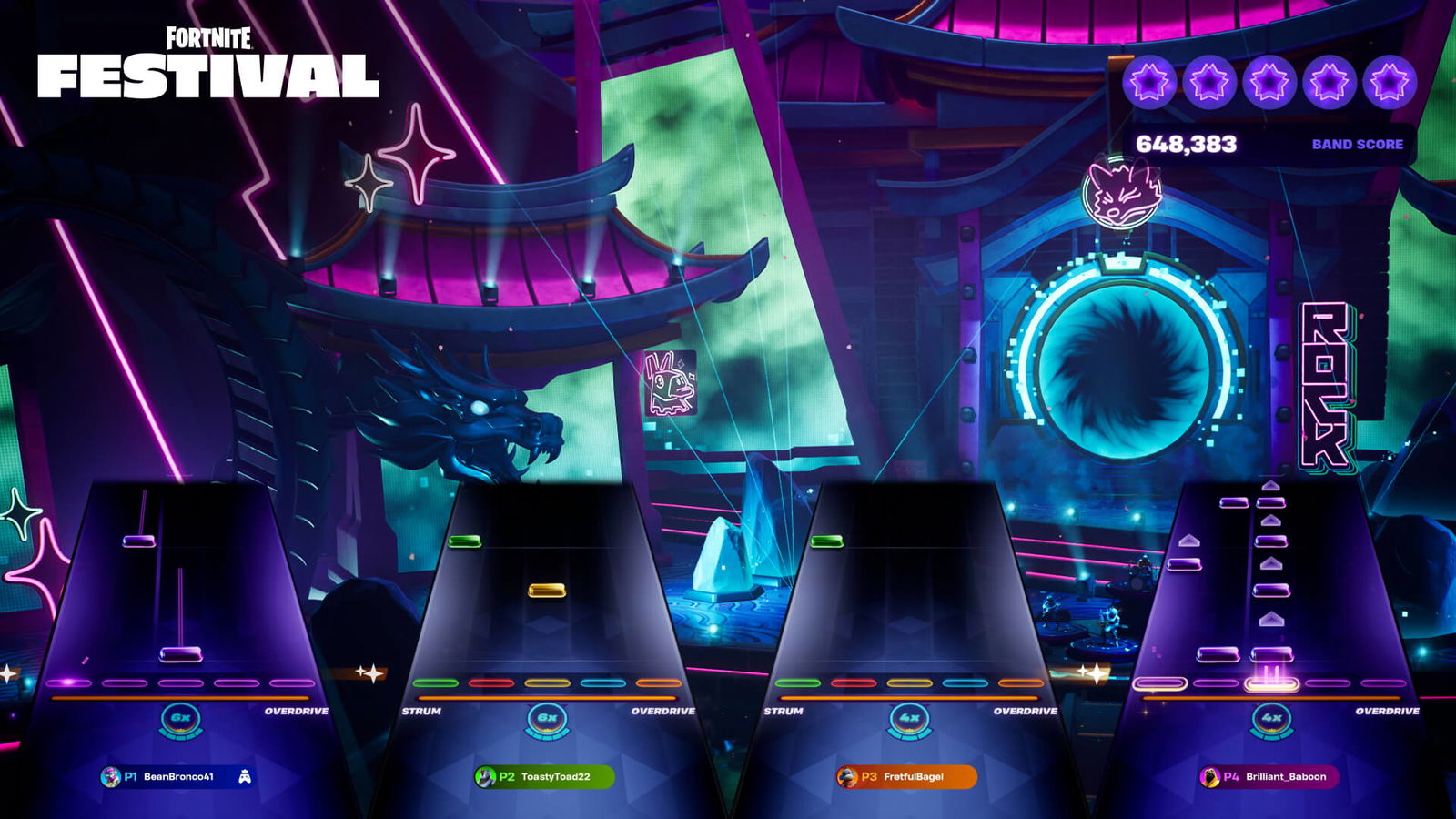Hit the orange fret on FretfulBagel's track

click(1020, 682)
